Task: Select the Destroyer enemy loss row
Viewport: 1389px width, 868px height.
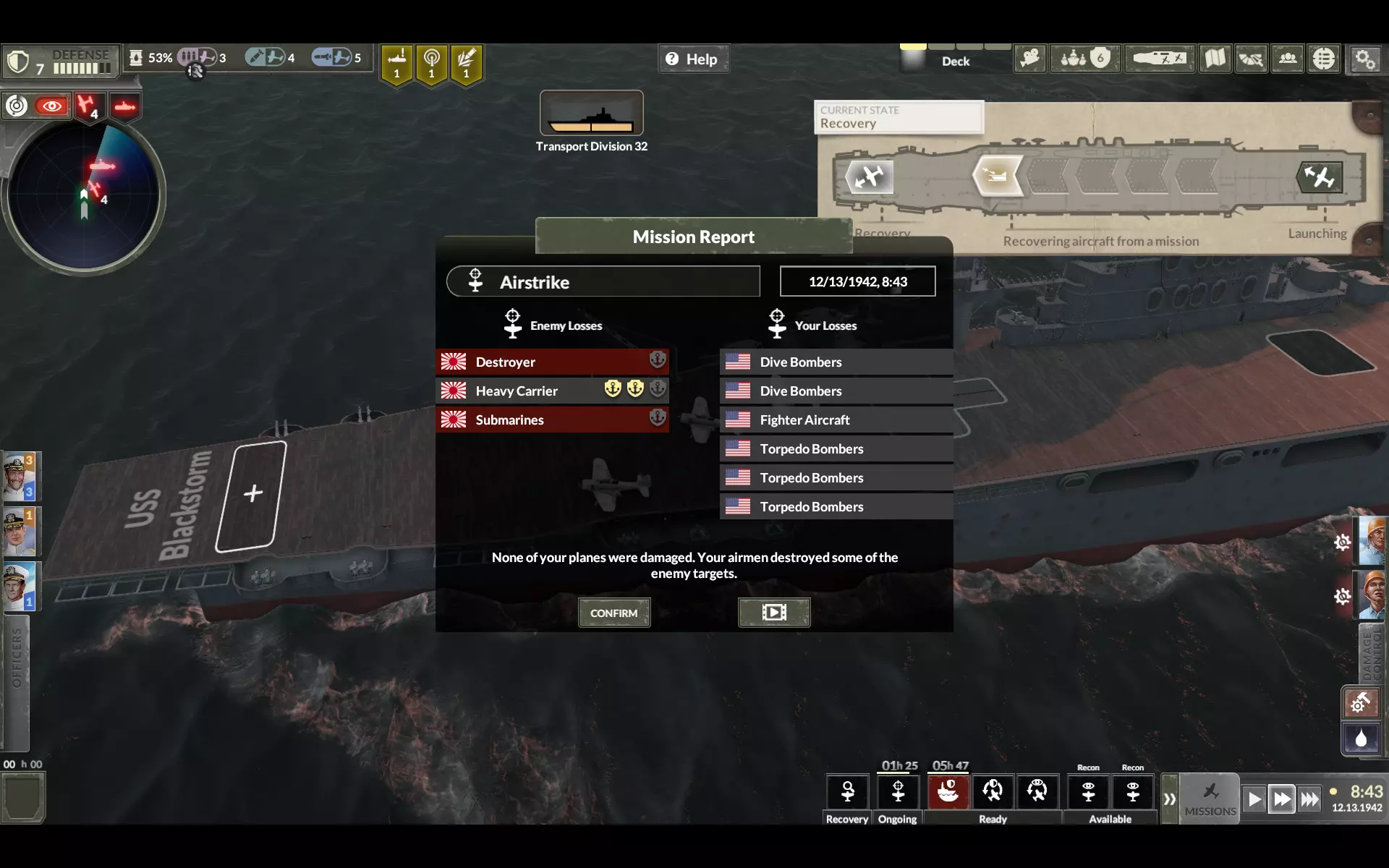Action: point(552,362)
